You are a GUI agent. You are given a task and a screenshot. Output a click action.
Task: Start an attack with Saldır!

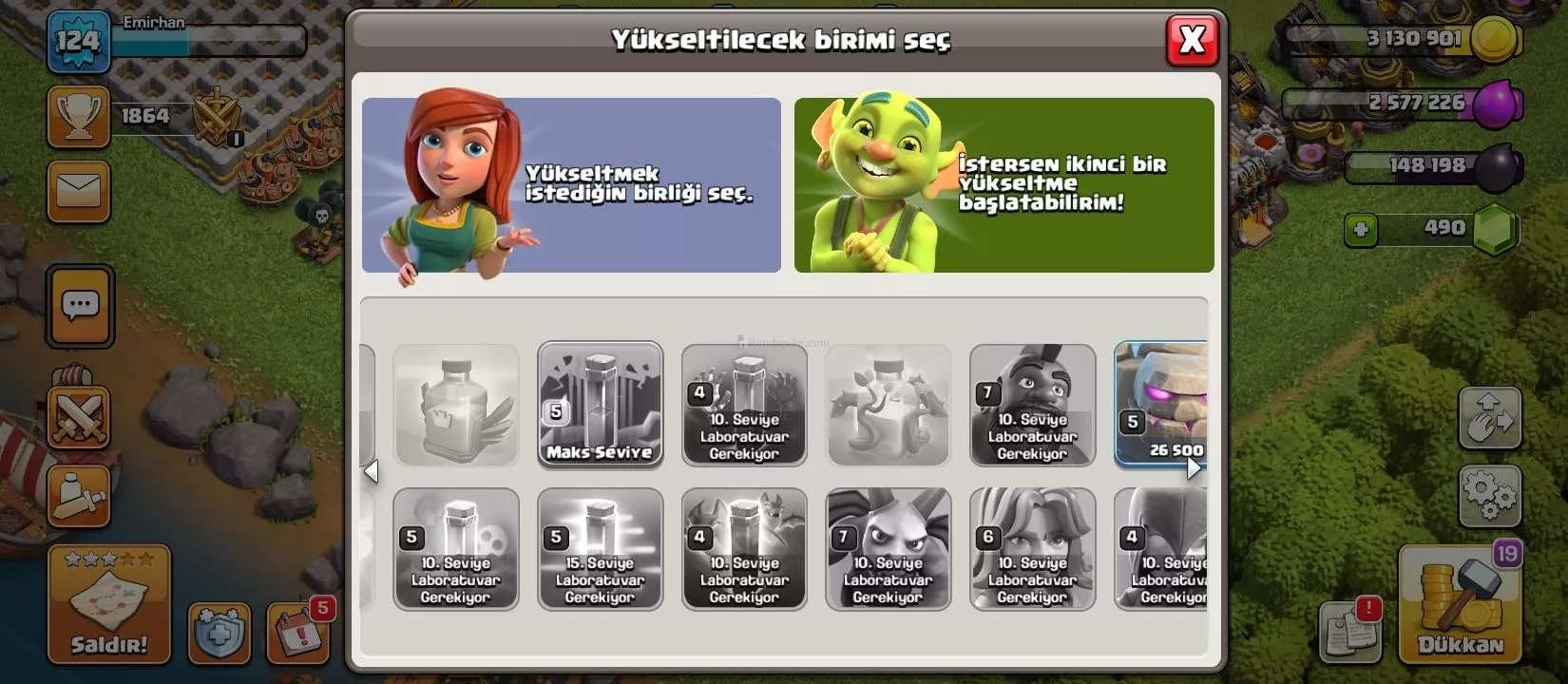click(109, 604)
